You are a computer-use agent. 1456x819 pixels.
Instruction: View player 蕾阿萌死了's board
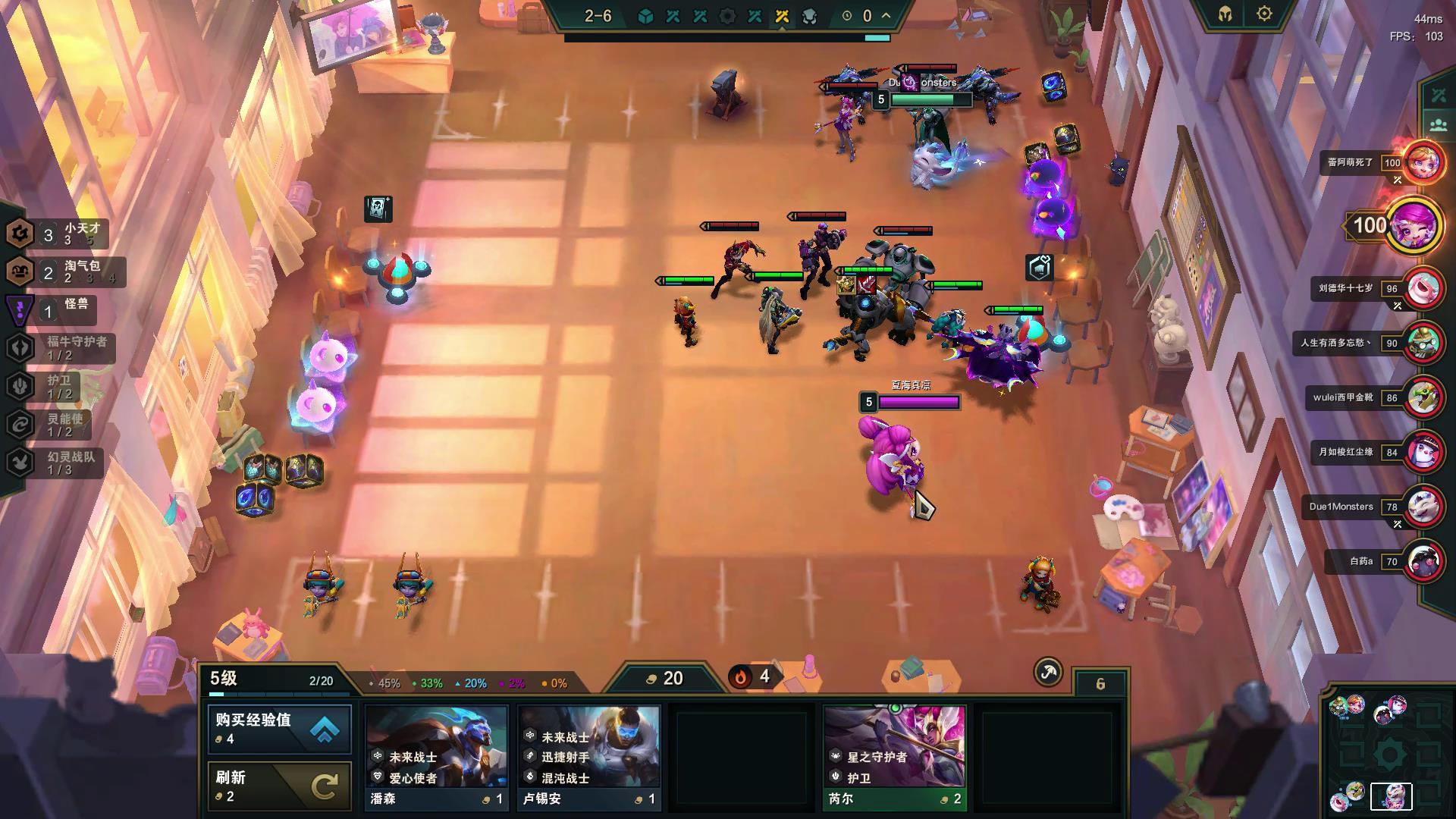1423,162
